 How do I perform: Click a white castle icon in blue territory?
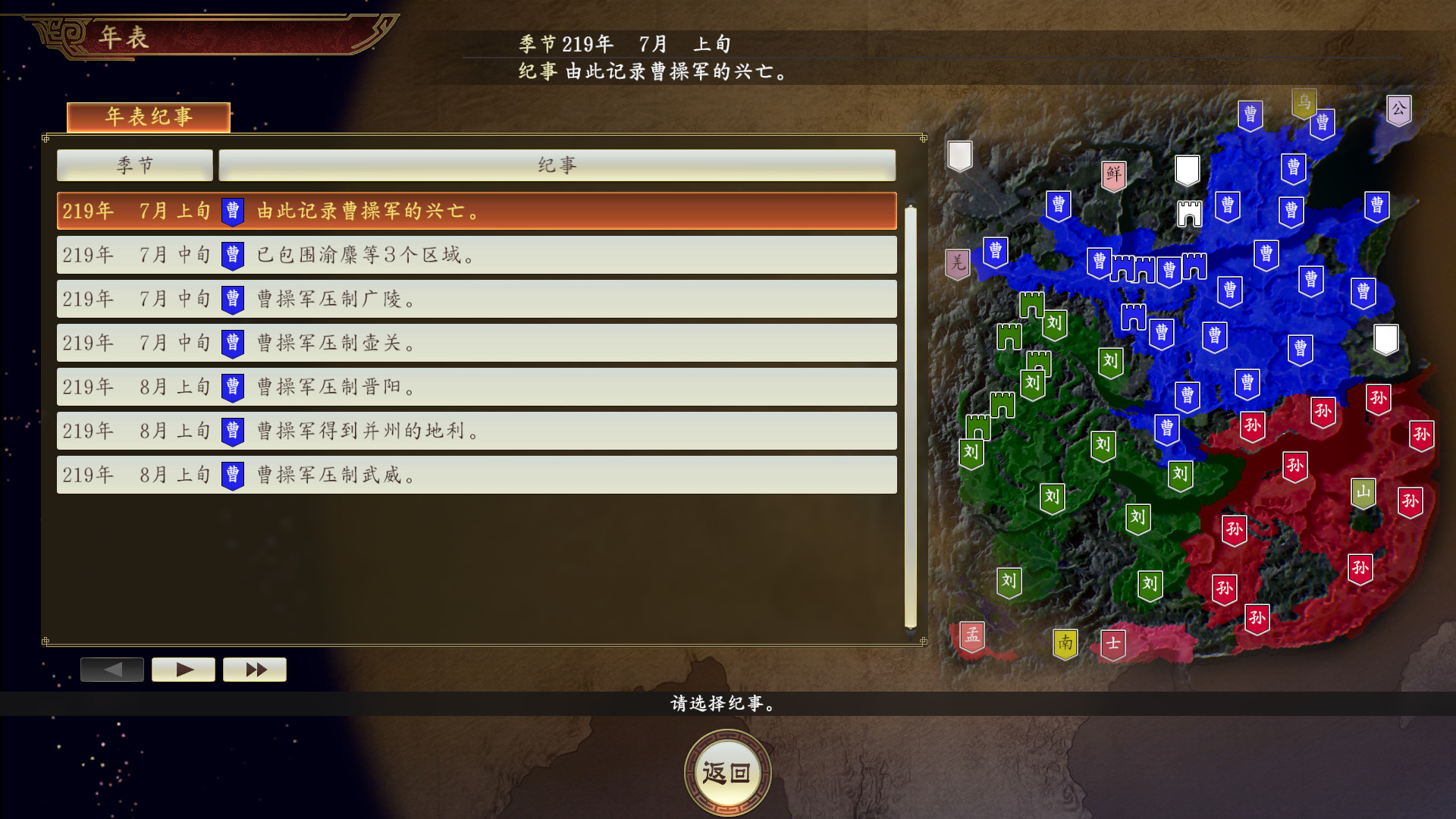pos(1189,215)
